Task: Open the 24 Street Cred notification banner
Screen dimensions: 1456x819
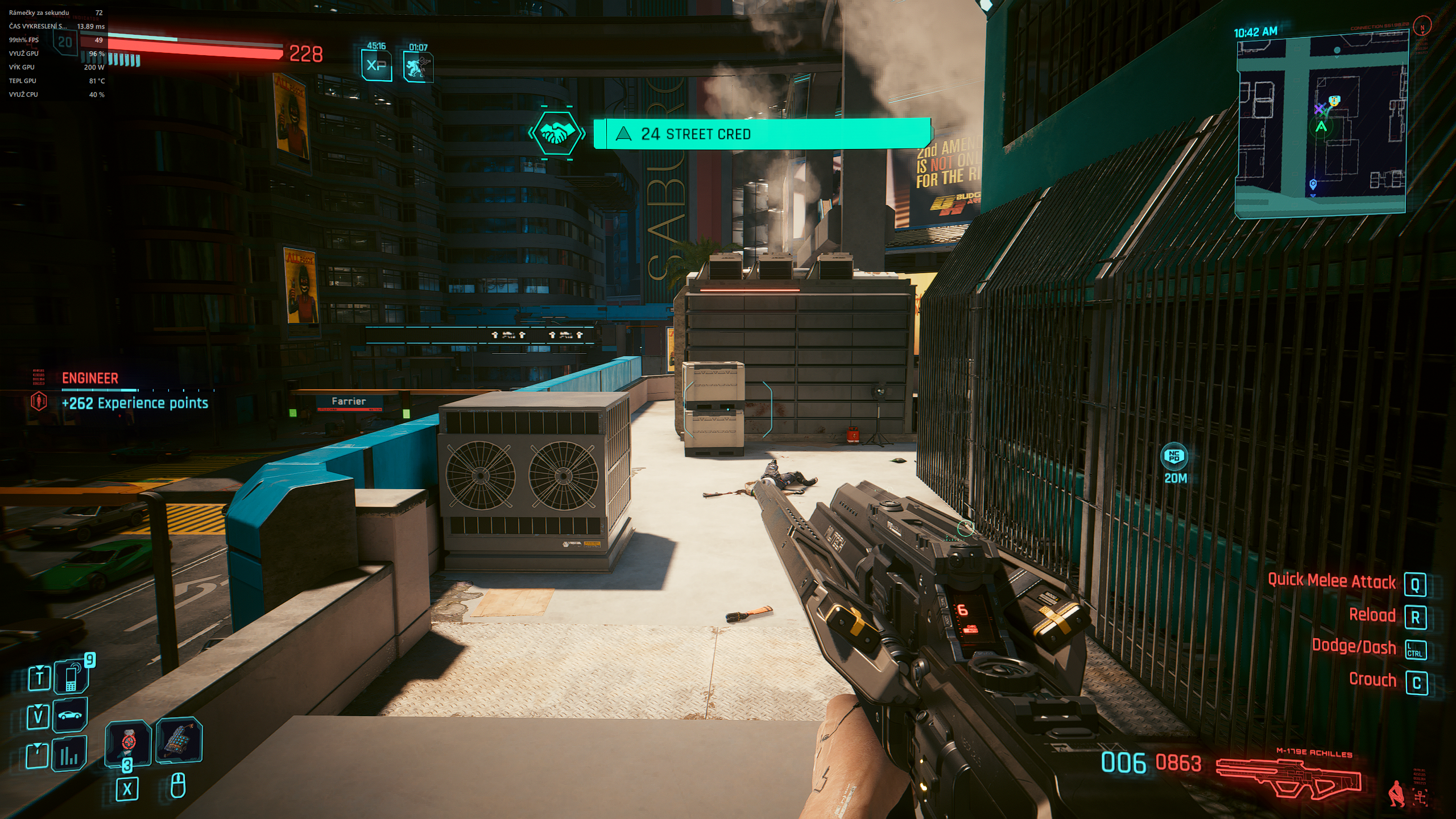Action: coord(762,134)
